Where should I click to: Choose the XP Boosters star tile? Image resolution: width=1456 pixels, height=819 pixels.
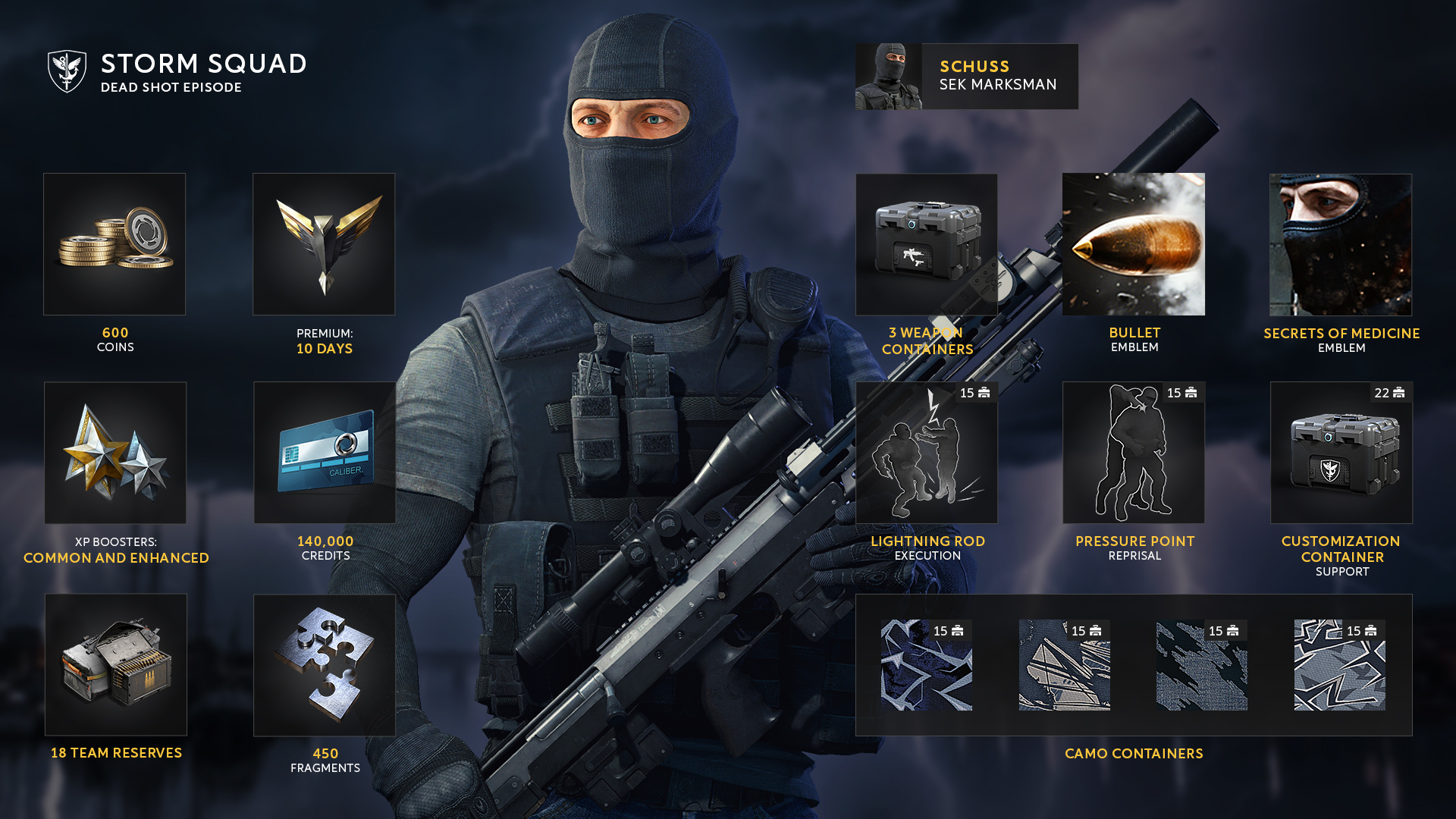[115, 453]
